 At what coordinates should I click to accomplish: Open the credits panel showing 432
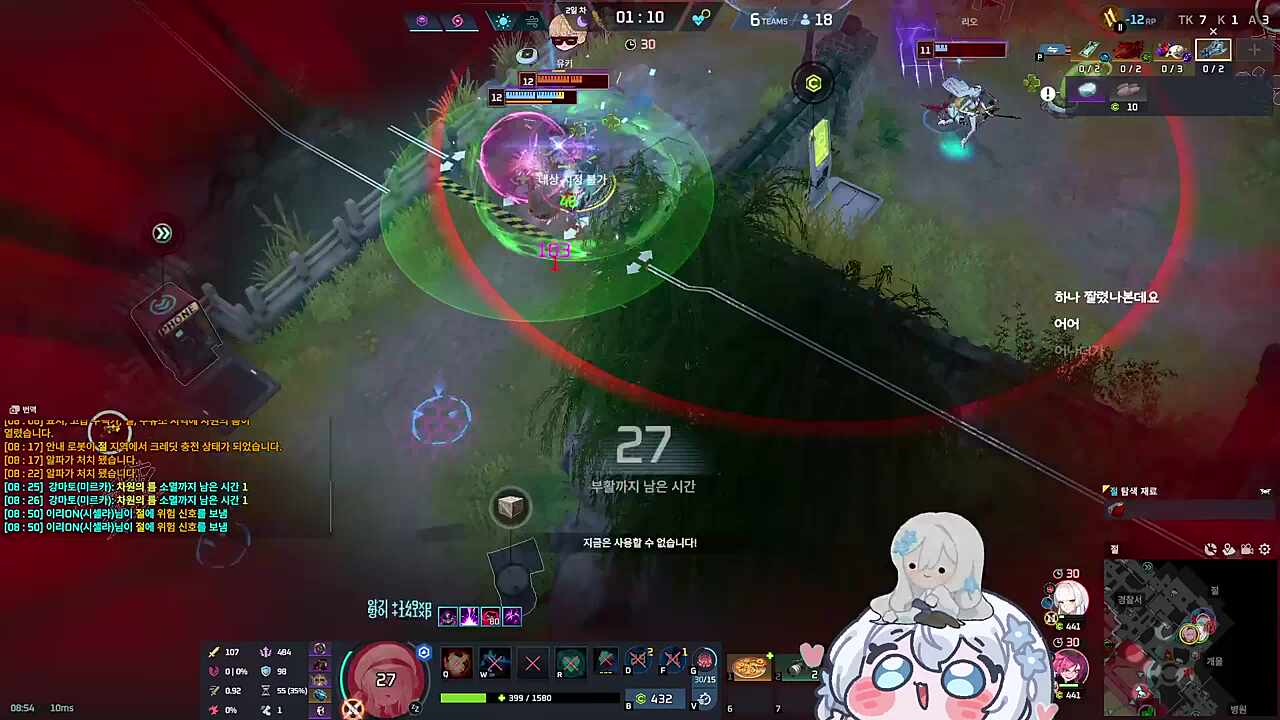click(659, 698)
